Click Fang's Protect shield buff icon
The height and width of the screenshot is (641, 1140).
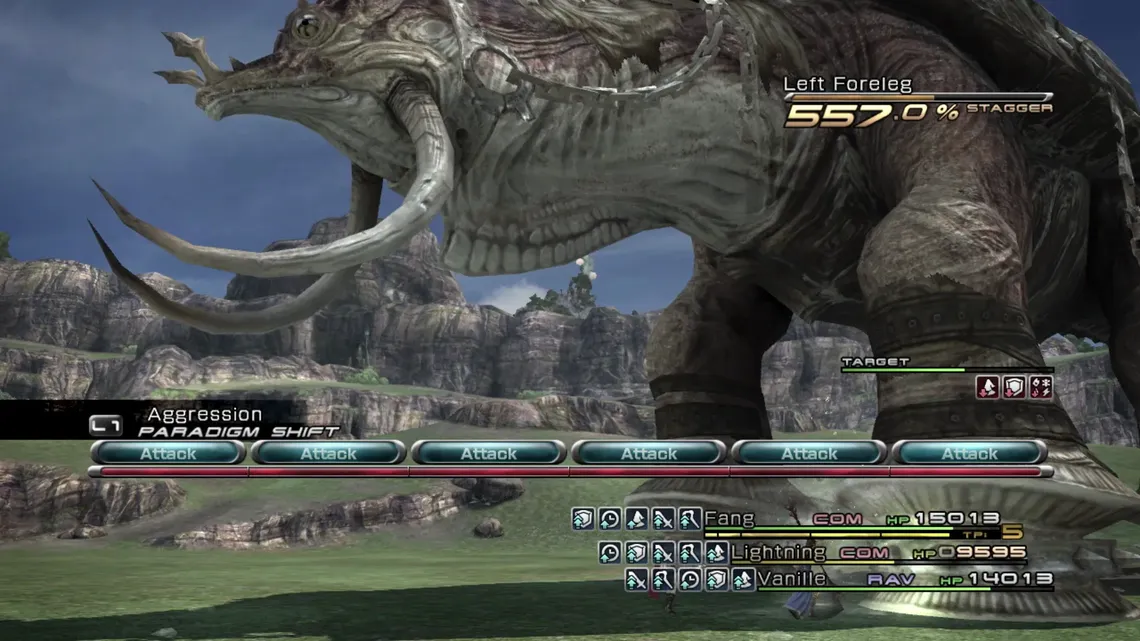[x=583, y=519]
